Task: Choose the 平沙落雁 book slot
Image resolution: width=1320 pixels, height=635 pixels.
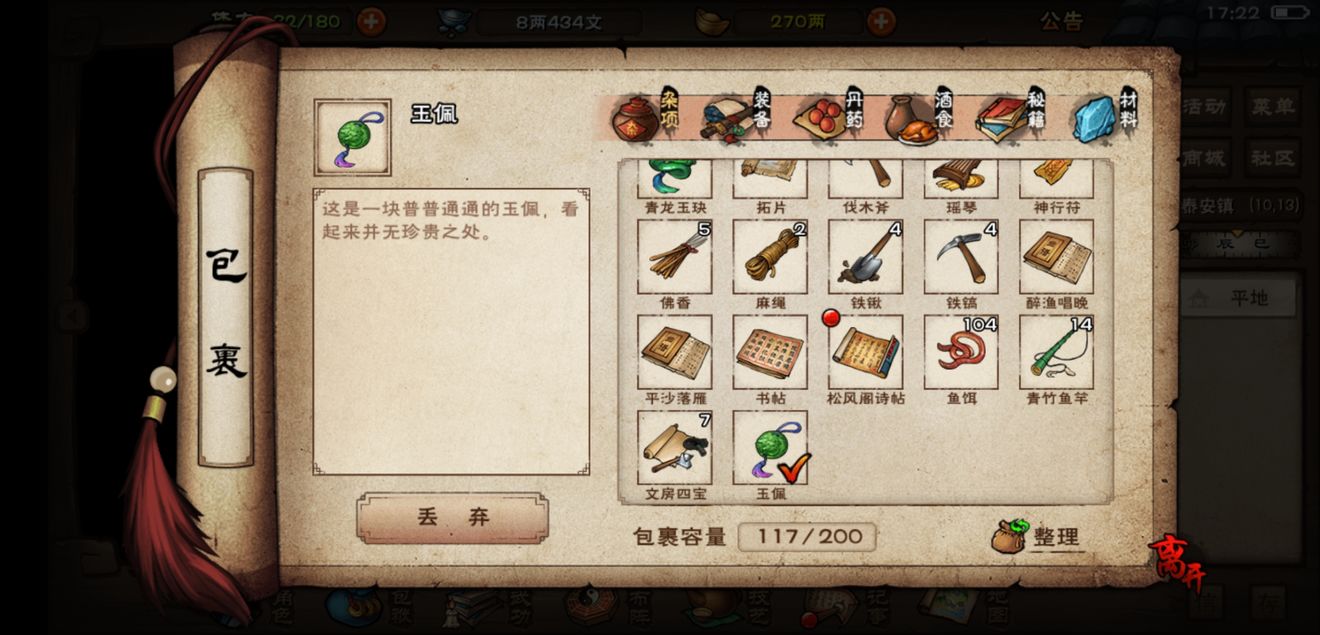Action: 675,352
